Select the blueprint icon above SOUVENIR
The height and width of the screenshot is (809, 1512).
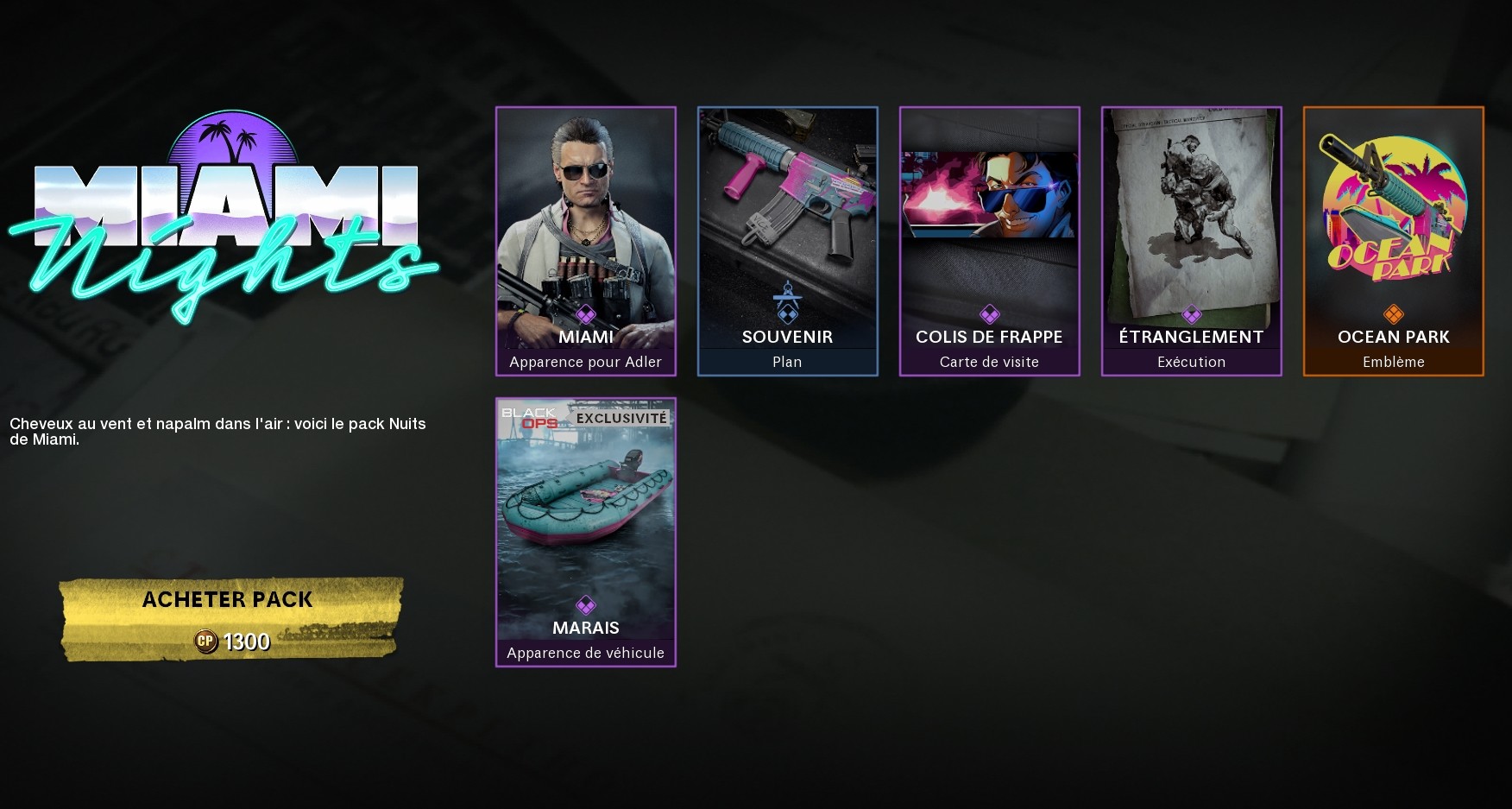[787, 301]
